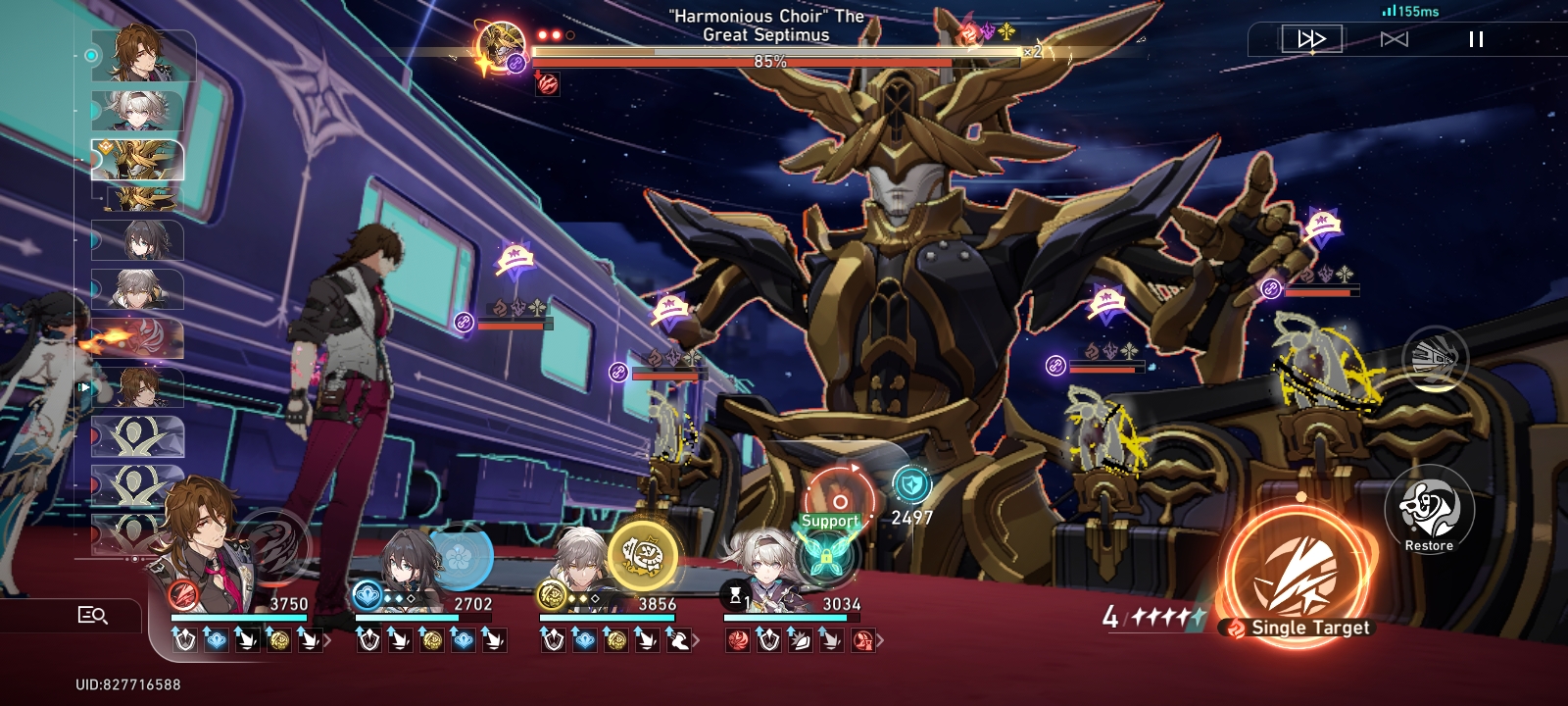This screenshot has width=1568, height=706.
Task: Click the blue flower Ultimate icon on the second character
Action: coord(464,555)
